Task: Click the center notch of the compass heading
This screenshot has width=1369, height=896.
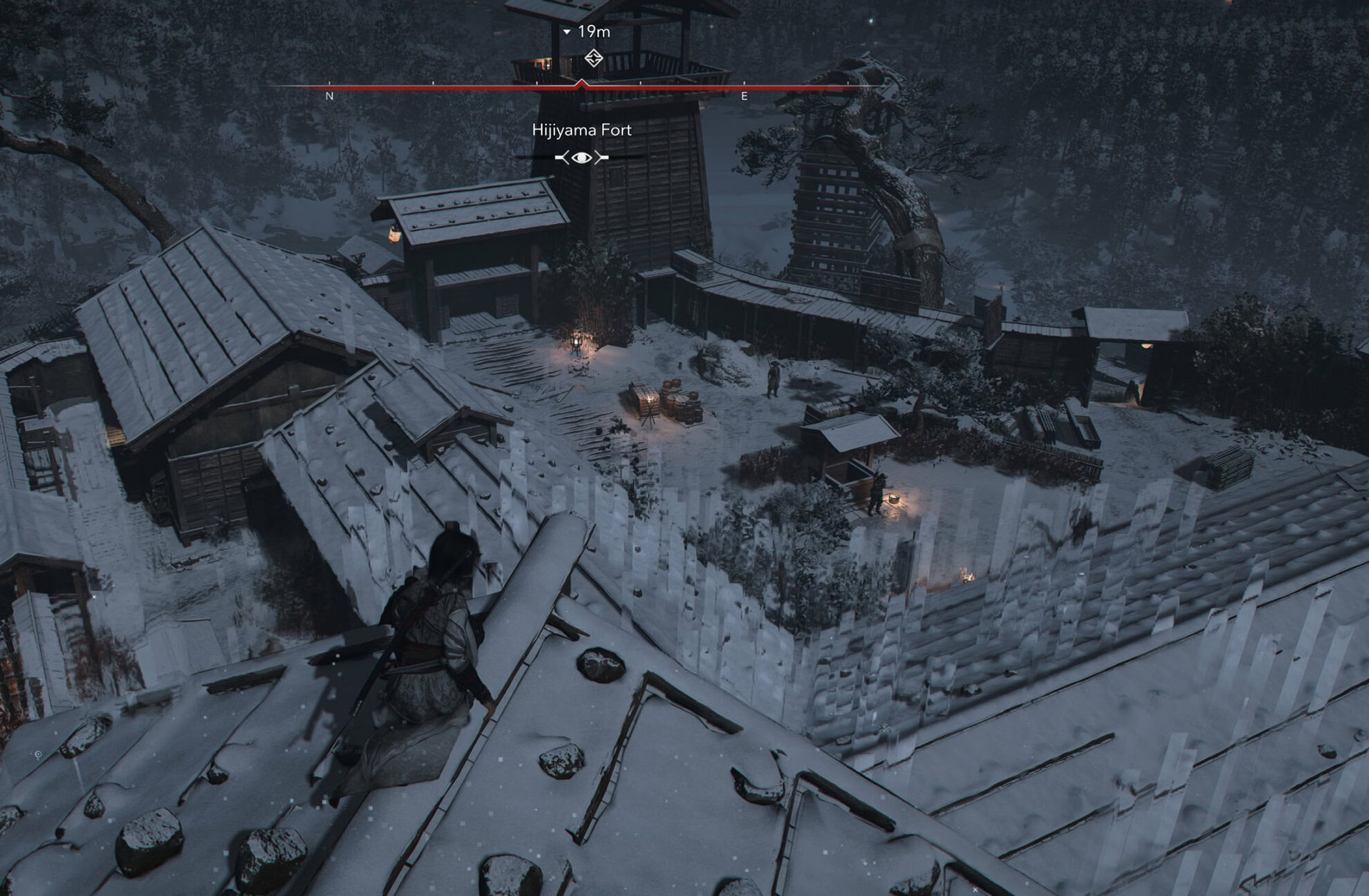Action: click(582, 84)
